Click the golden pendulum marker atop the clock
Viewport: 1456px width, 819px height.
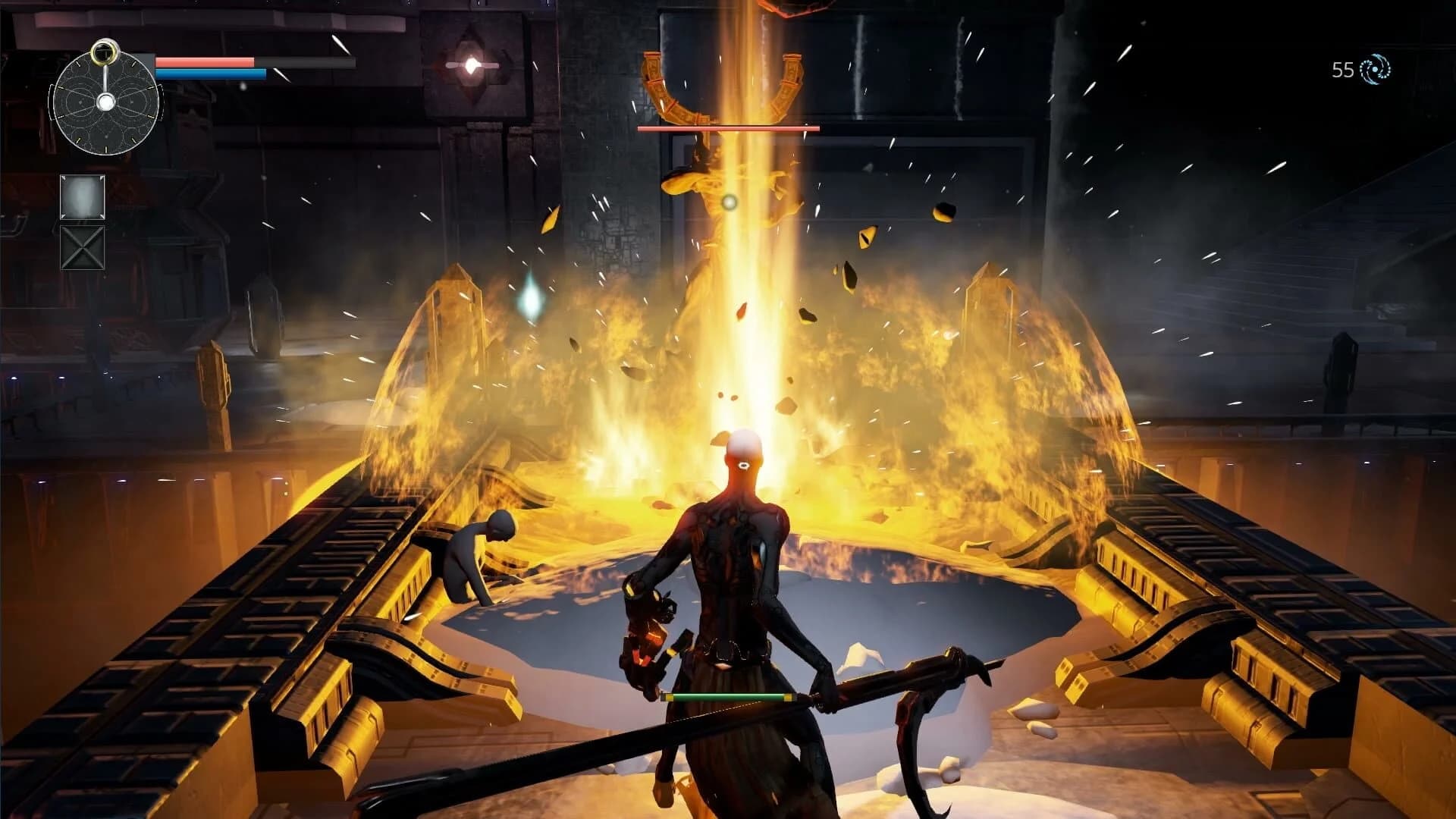103,52
